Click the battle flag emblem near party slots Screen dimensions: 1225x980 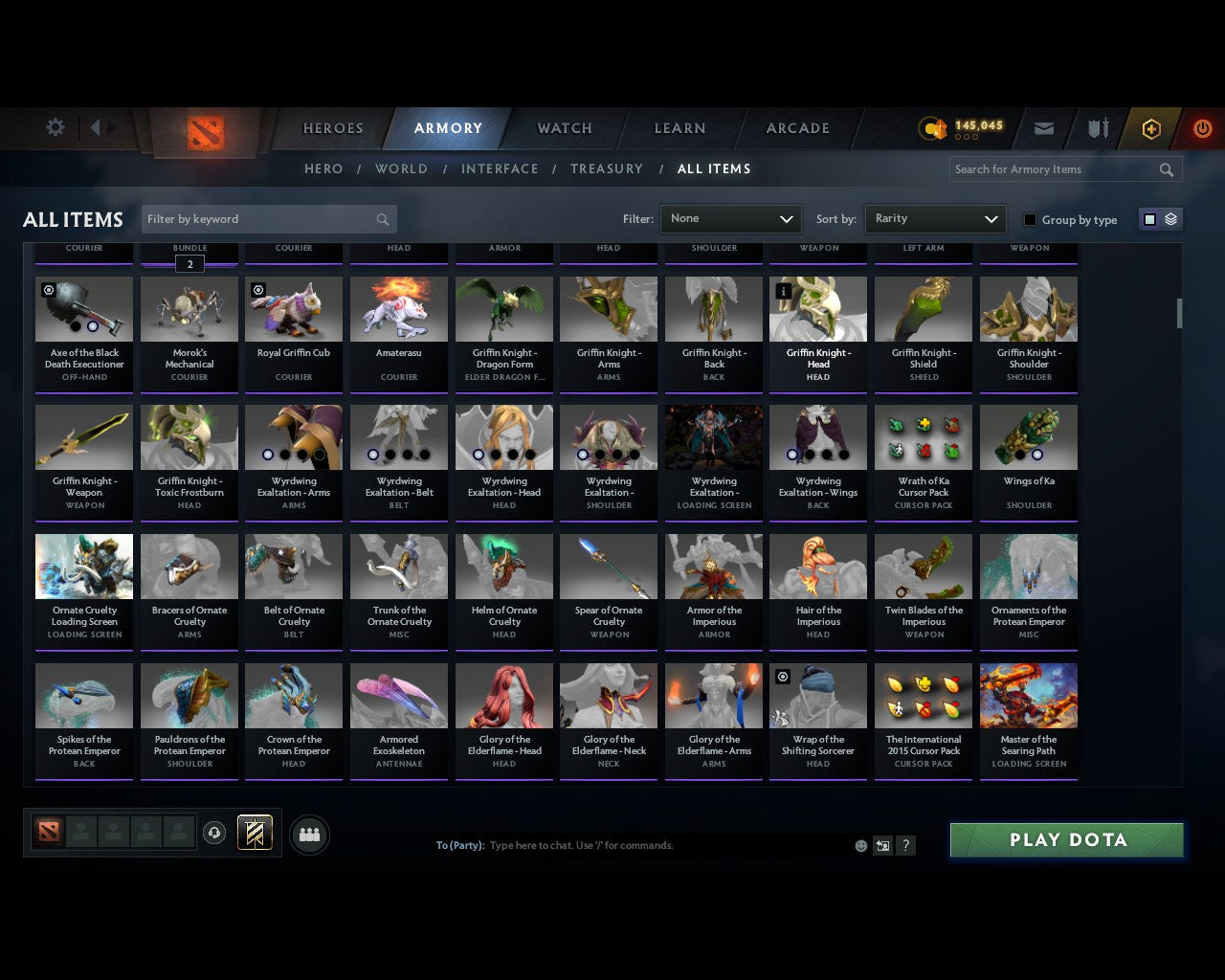(255, 832)
